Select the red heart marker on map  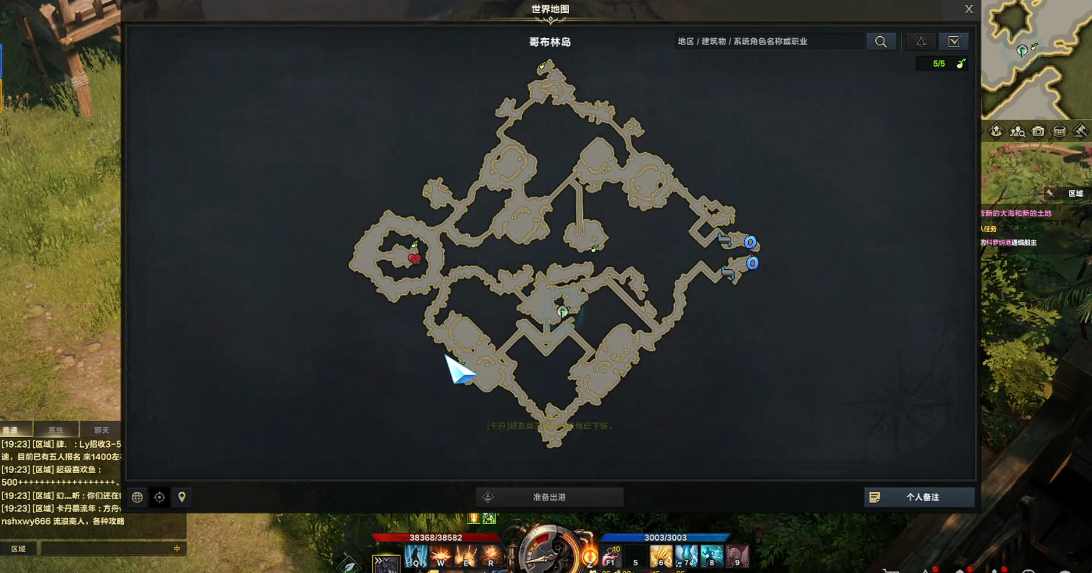(x=415, y=259)
